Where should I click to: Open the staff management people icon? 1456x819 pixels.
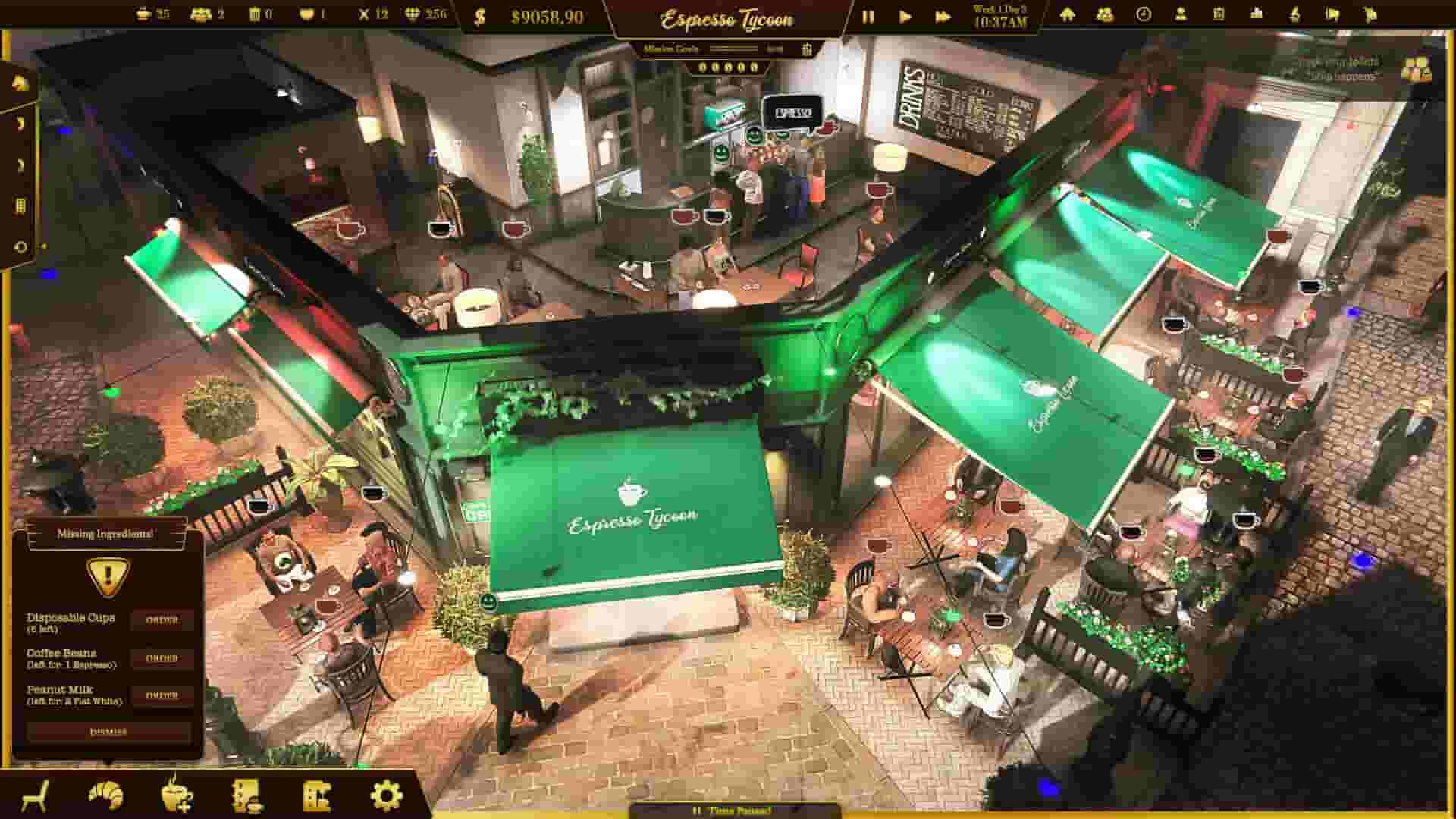click(1104, 15)
